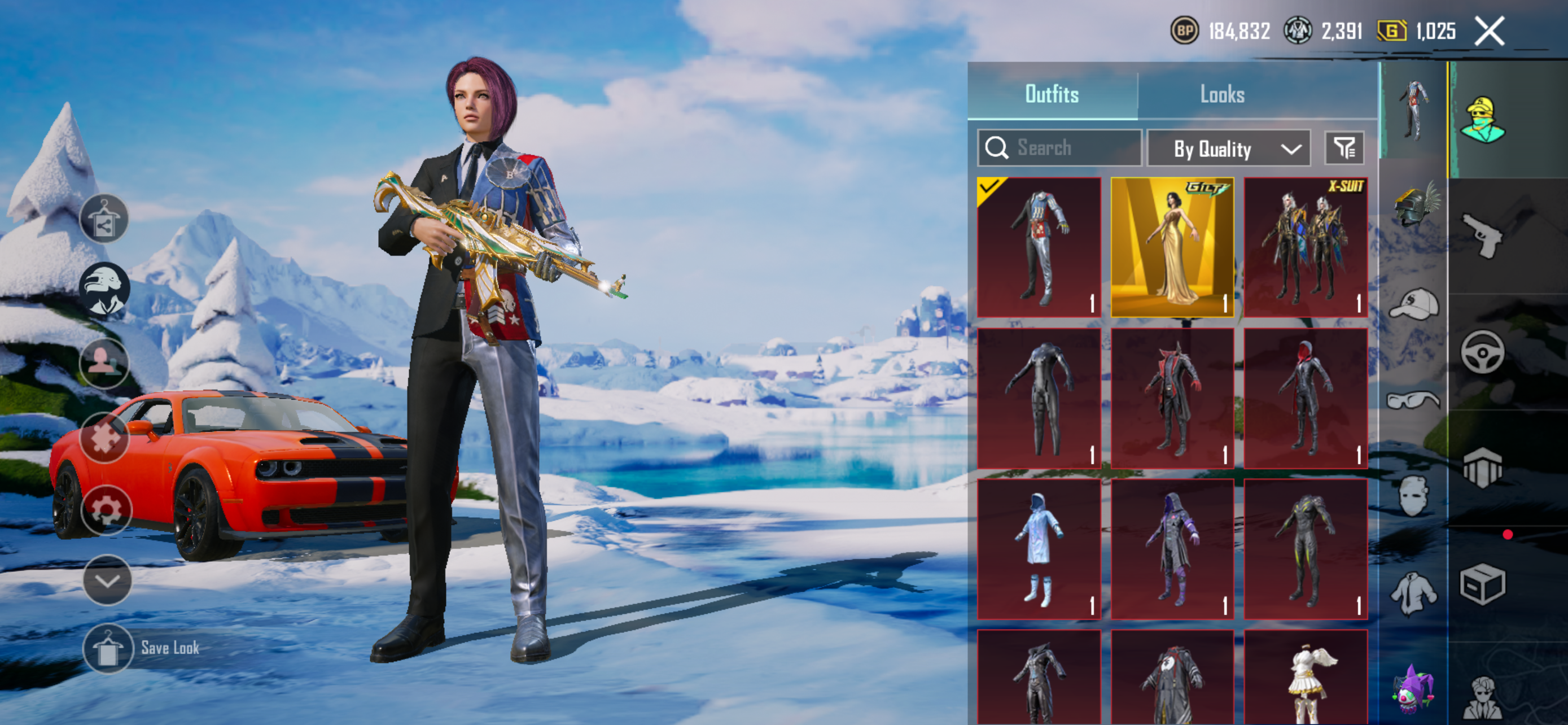Choose the X-Suit outfit tile

pyautogui.click(x=1305, y=247)
